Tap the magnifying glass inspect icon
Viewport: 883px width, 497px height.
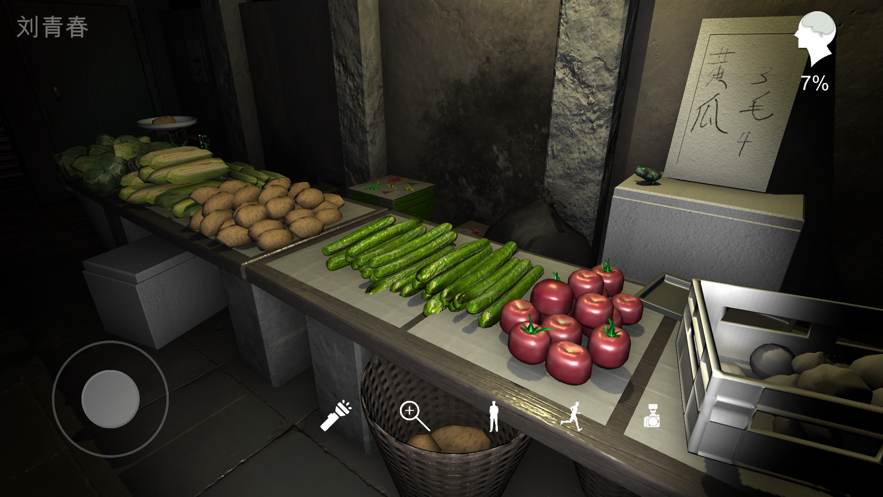pyautogui.click(x=415, y=415)
